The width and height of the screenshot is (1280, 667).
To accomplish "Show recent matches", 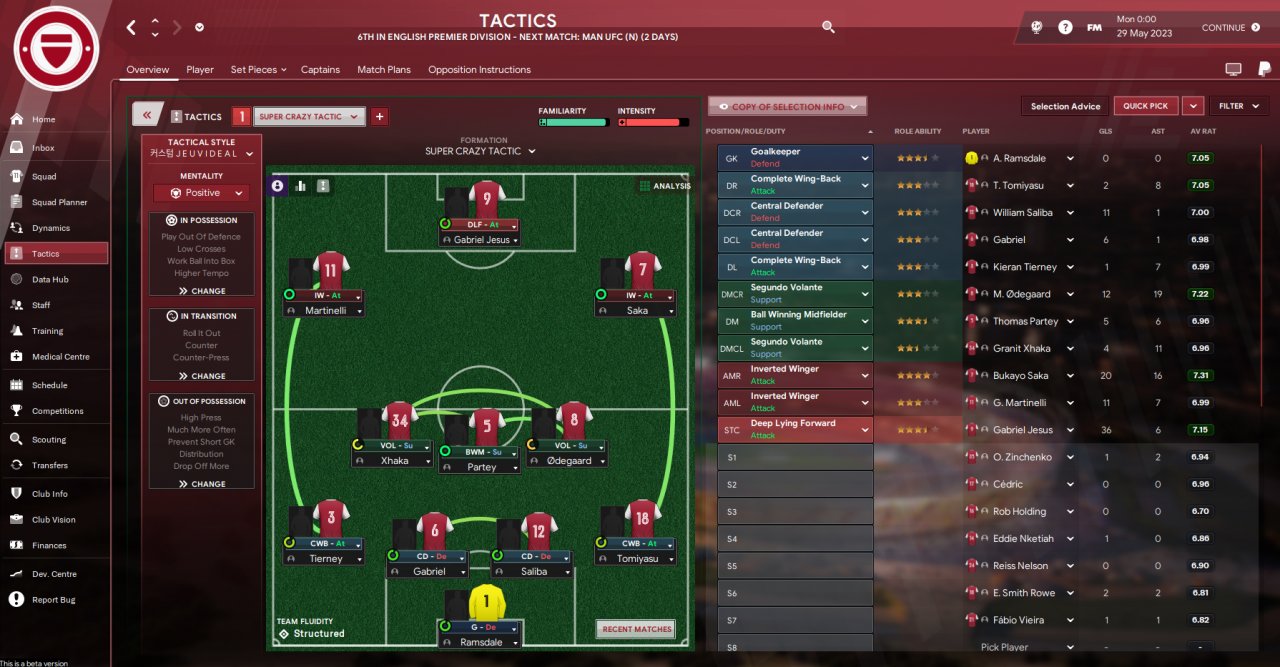I will pos(636,629).
